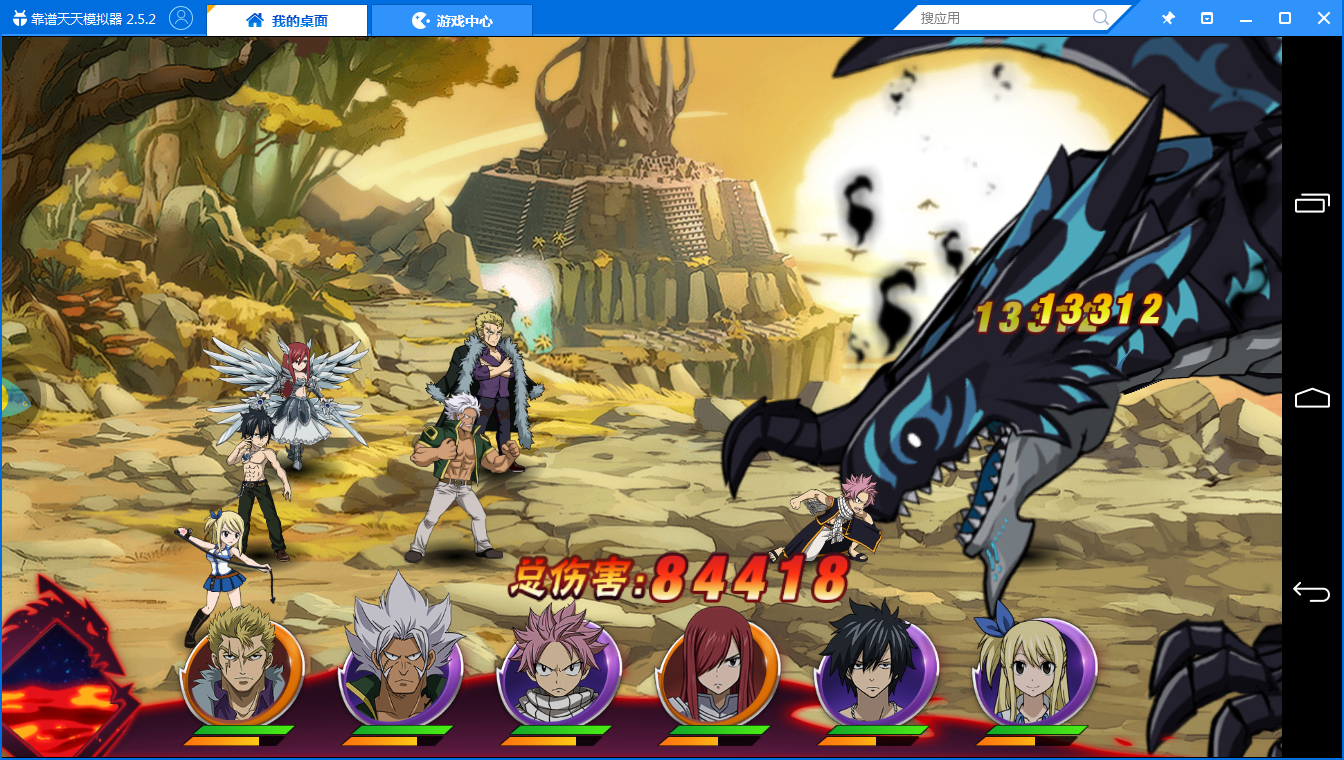Open the user account avatar icon
Screen dimensions: 1344x760
point(181,18)
